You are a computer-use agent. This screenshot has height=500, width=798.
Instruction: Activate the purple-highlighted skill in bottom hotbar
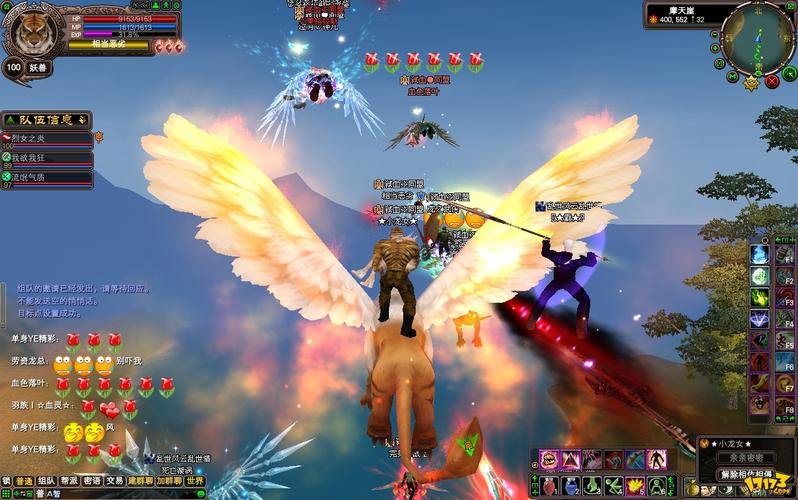coord(549,460)
